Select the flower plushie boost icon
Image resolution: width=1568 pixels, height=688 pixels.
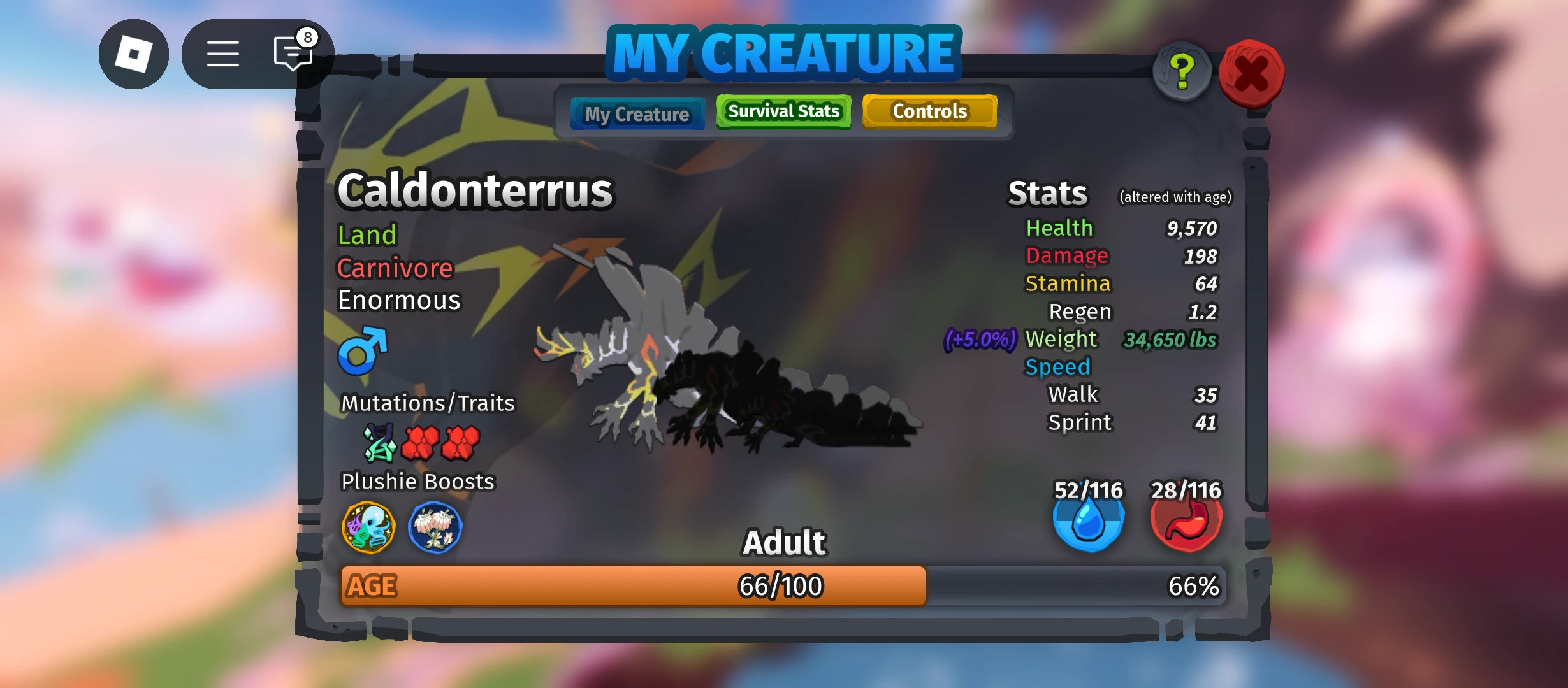434,527
